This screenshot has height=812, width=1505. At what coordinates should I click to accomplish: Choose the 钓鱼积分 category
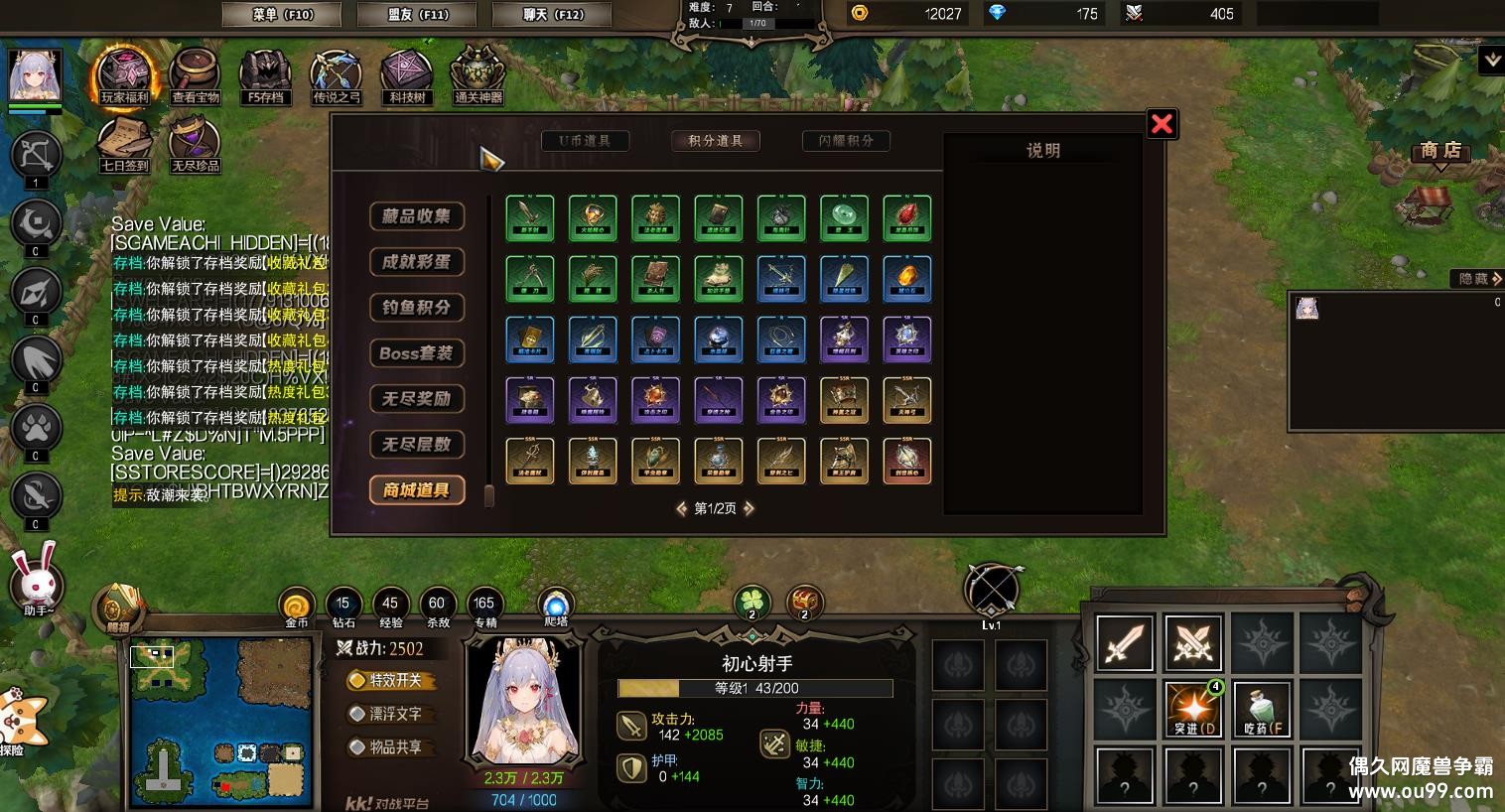pos(417,308)
